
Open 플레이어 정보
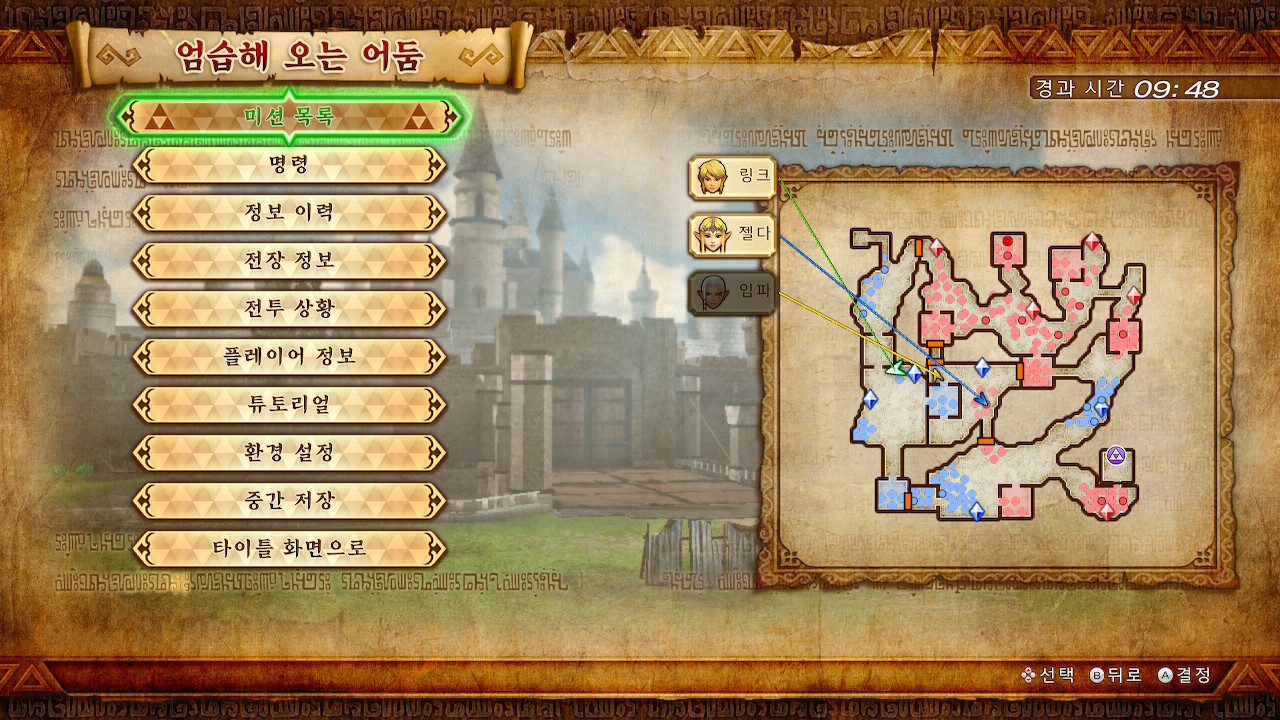coord(289,357)
